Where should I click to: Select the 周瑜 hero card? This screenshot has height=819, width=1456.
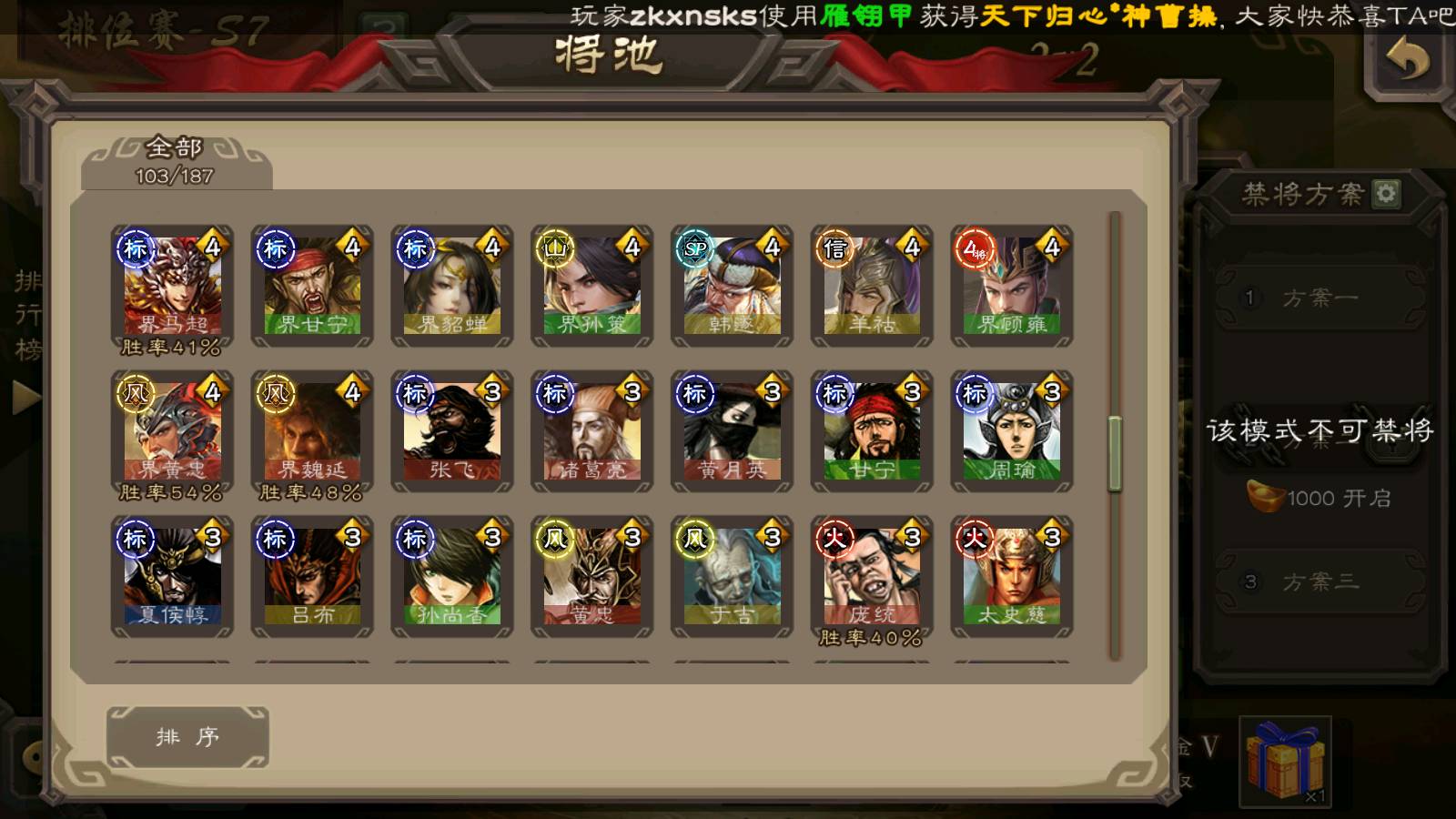pyautogui.click(x=1012, y=432)
